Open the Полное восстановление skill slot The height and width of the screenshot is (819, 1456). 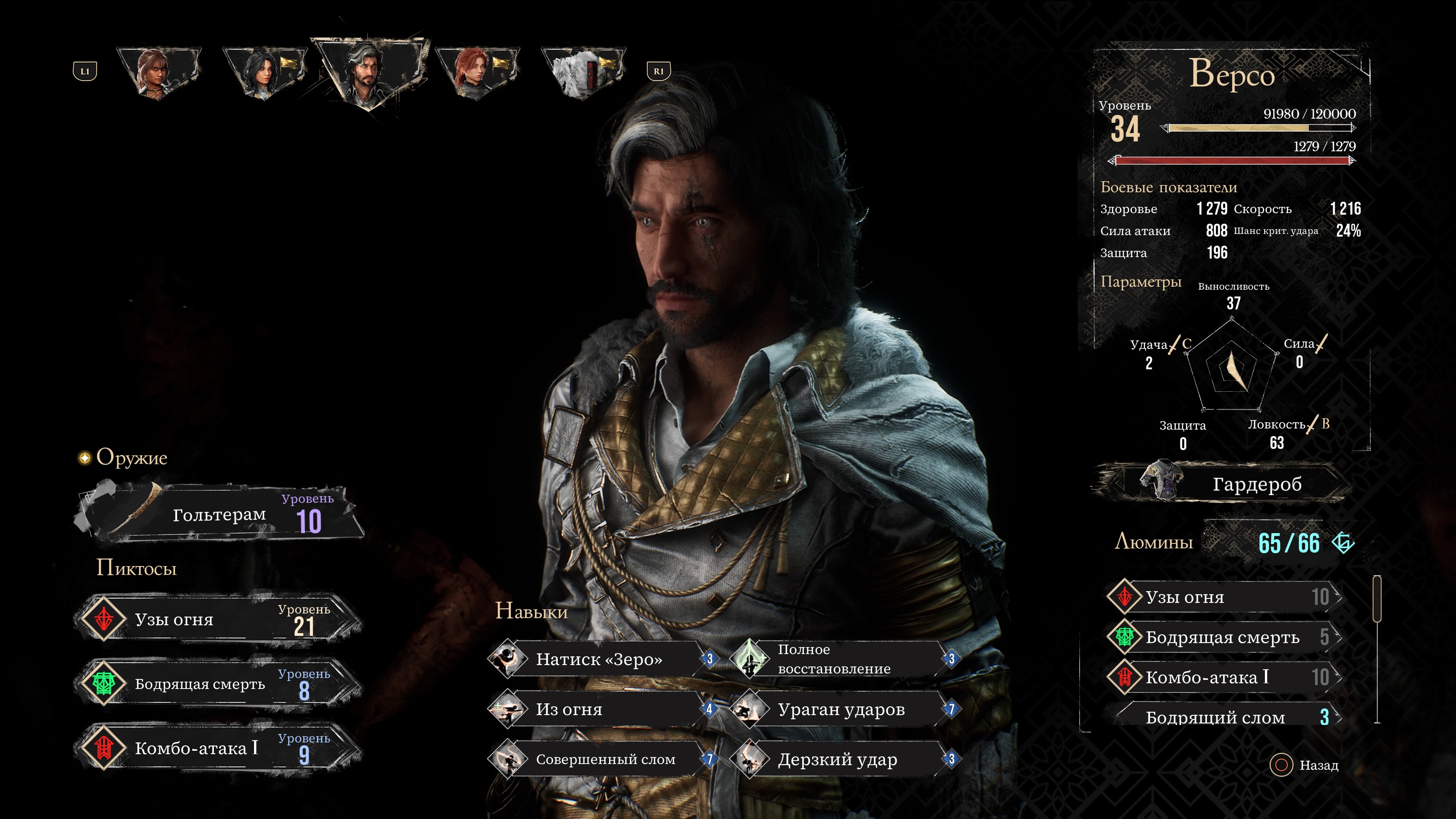pos(839,659)
